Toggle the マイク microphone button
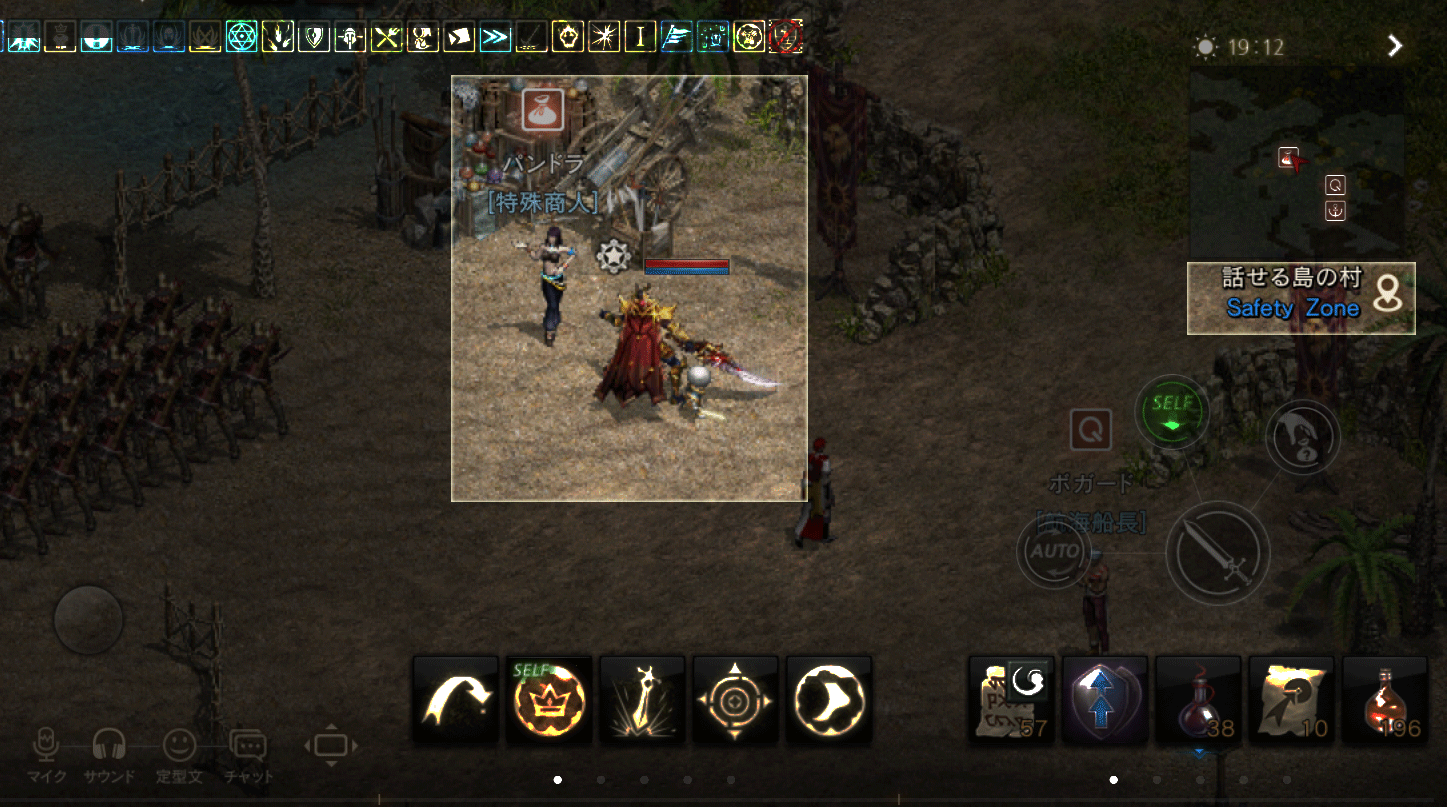The height and width of the screenshot is (807, 1447). 47,751
